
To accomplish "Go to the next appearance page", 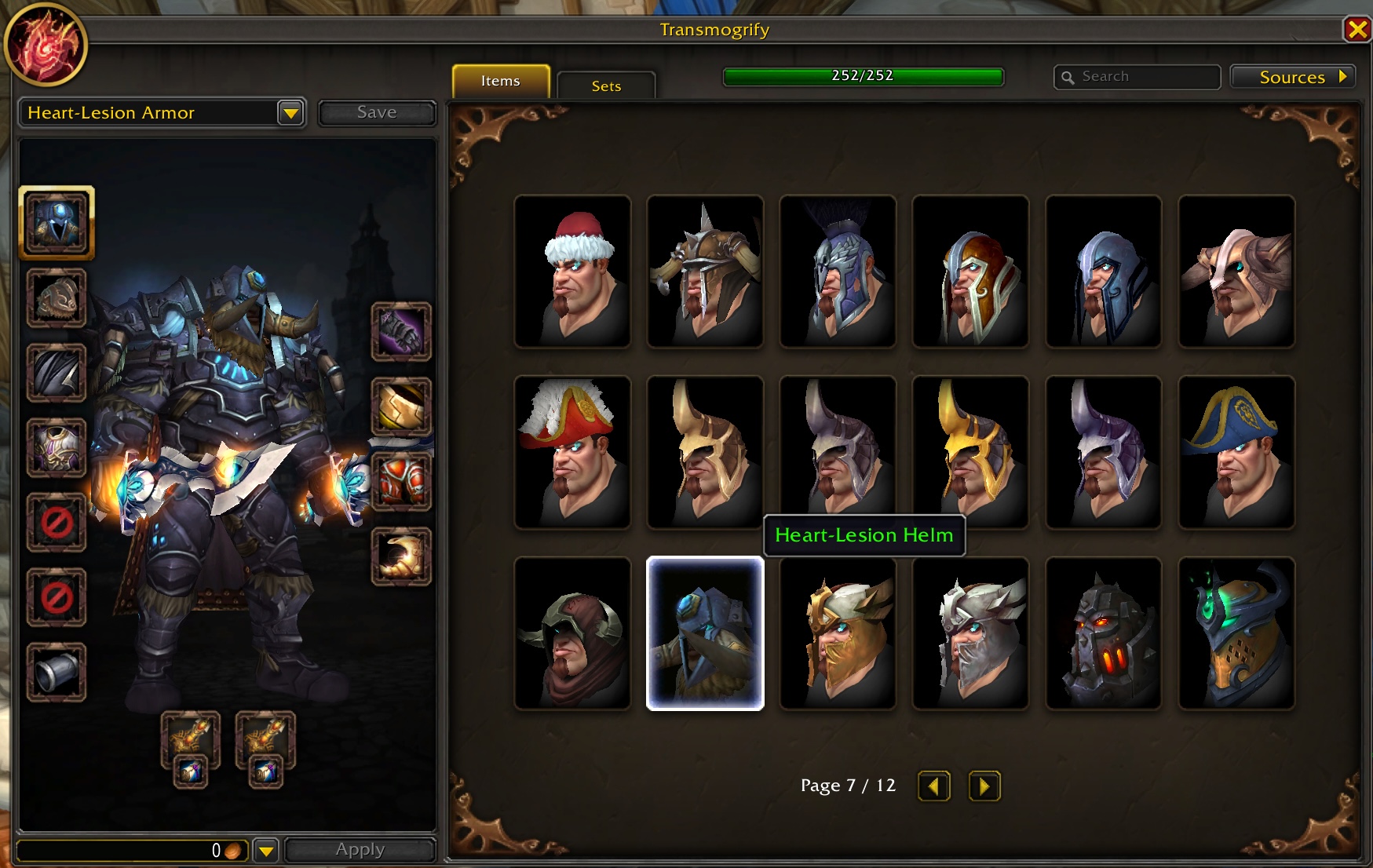I will coord(984,786).
